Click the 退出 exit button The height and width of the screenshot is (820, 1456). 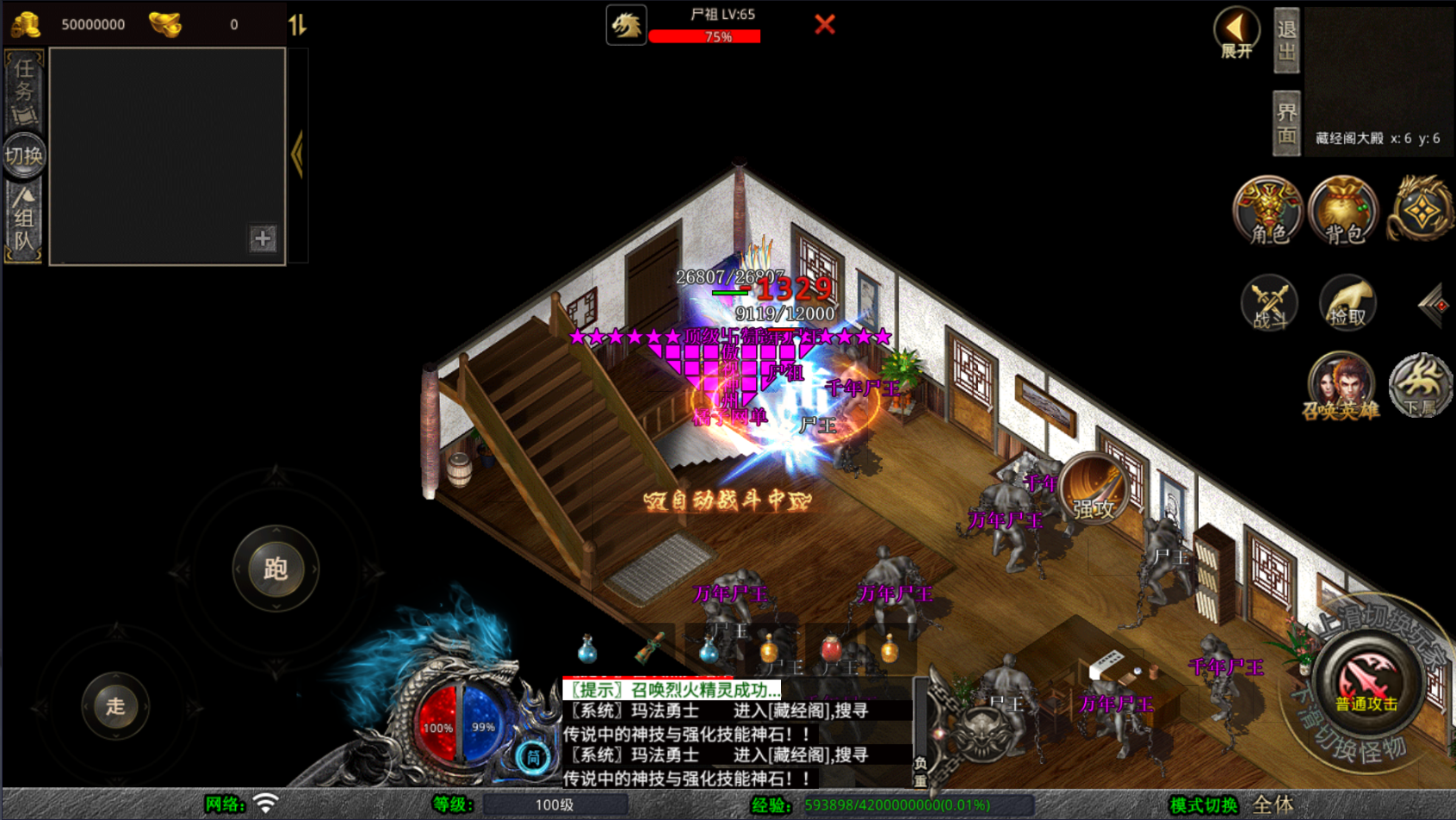point(1286,40)
